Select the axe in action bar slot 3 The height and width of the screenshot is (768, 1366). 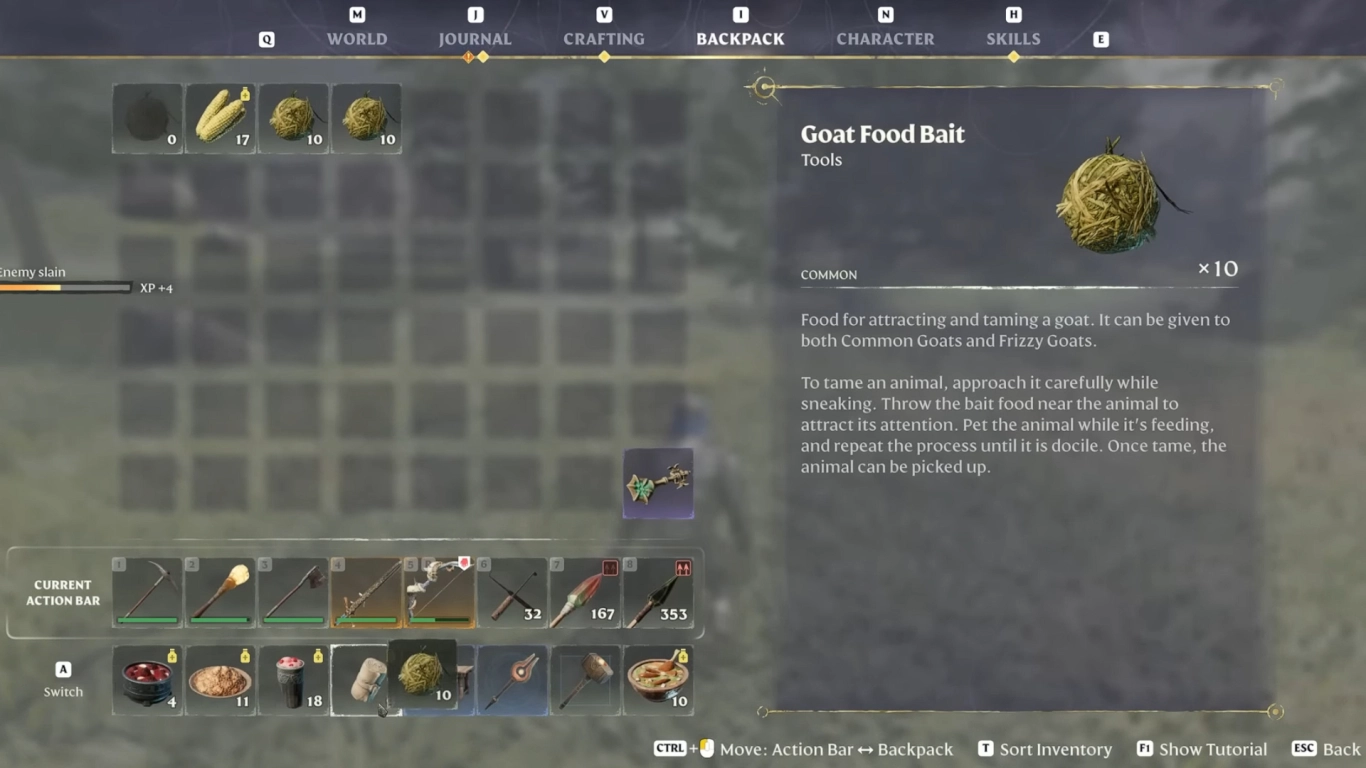click(293, 593)
